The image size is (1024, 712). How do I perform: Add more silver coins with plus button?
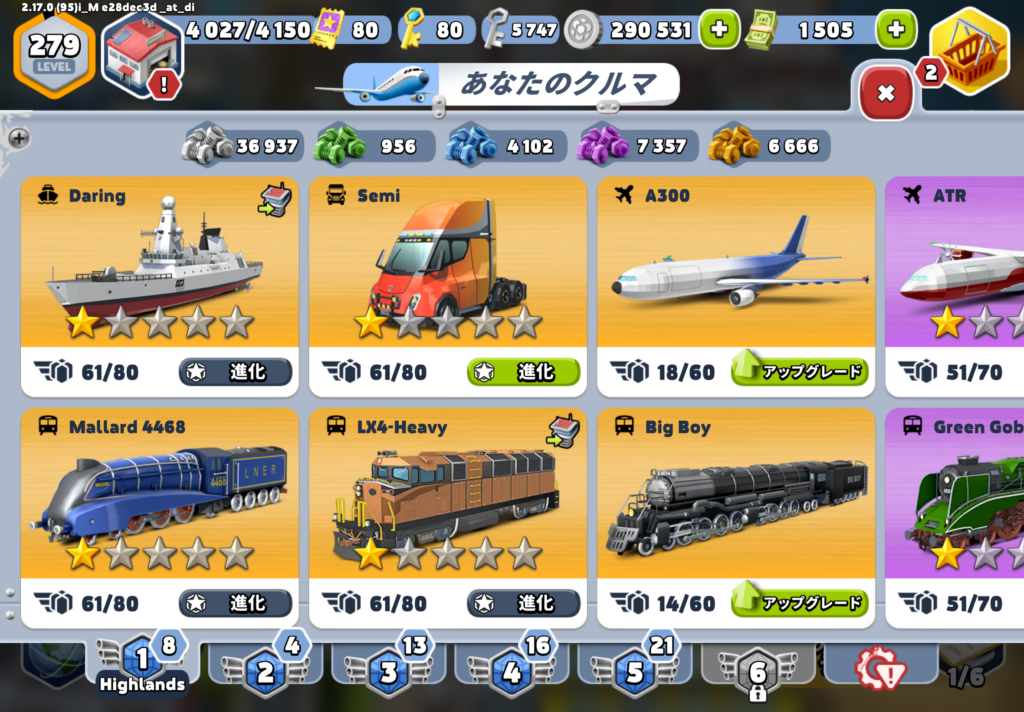click(718, 30)
